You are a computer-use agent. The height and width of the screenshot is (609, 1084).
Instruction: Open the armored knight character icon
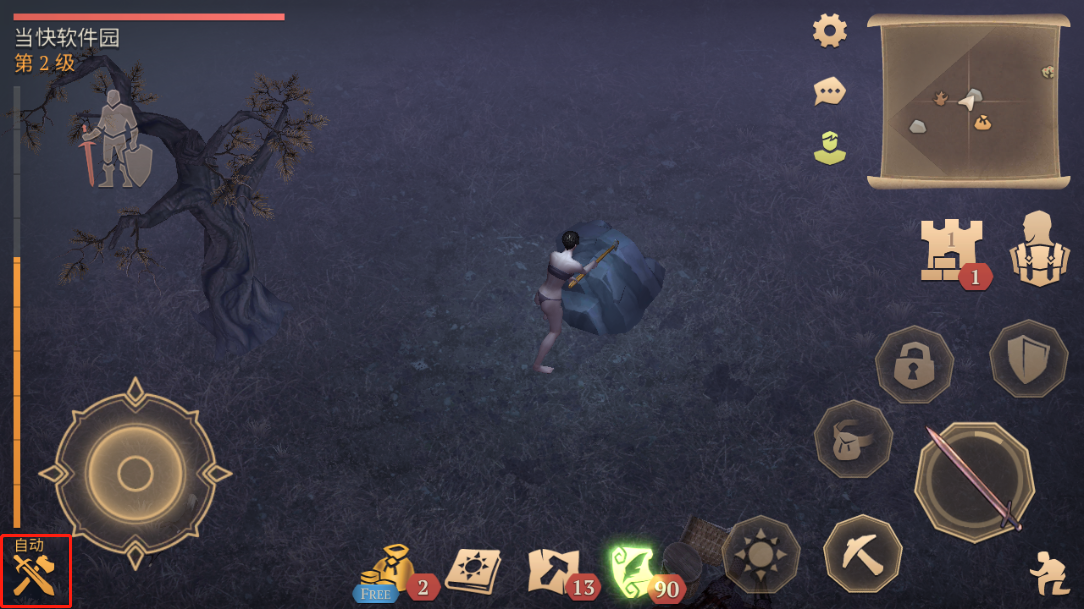coord(116,140)
